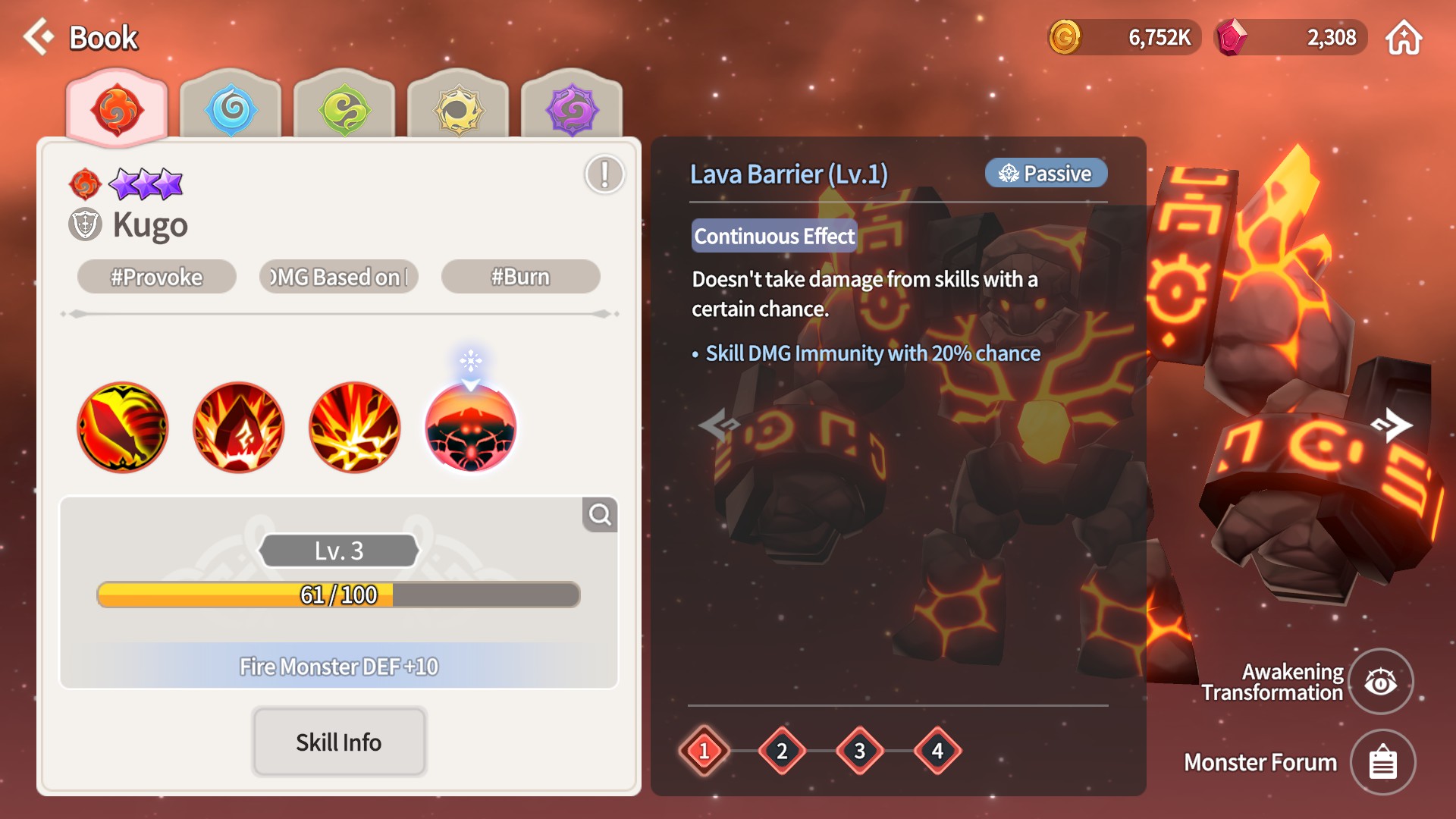Select the light element tab
Image resolution: width=1456 pixels, height=819 pixels.
(x=458, y=110)
